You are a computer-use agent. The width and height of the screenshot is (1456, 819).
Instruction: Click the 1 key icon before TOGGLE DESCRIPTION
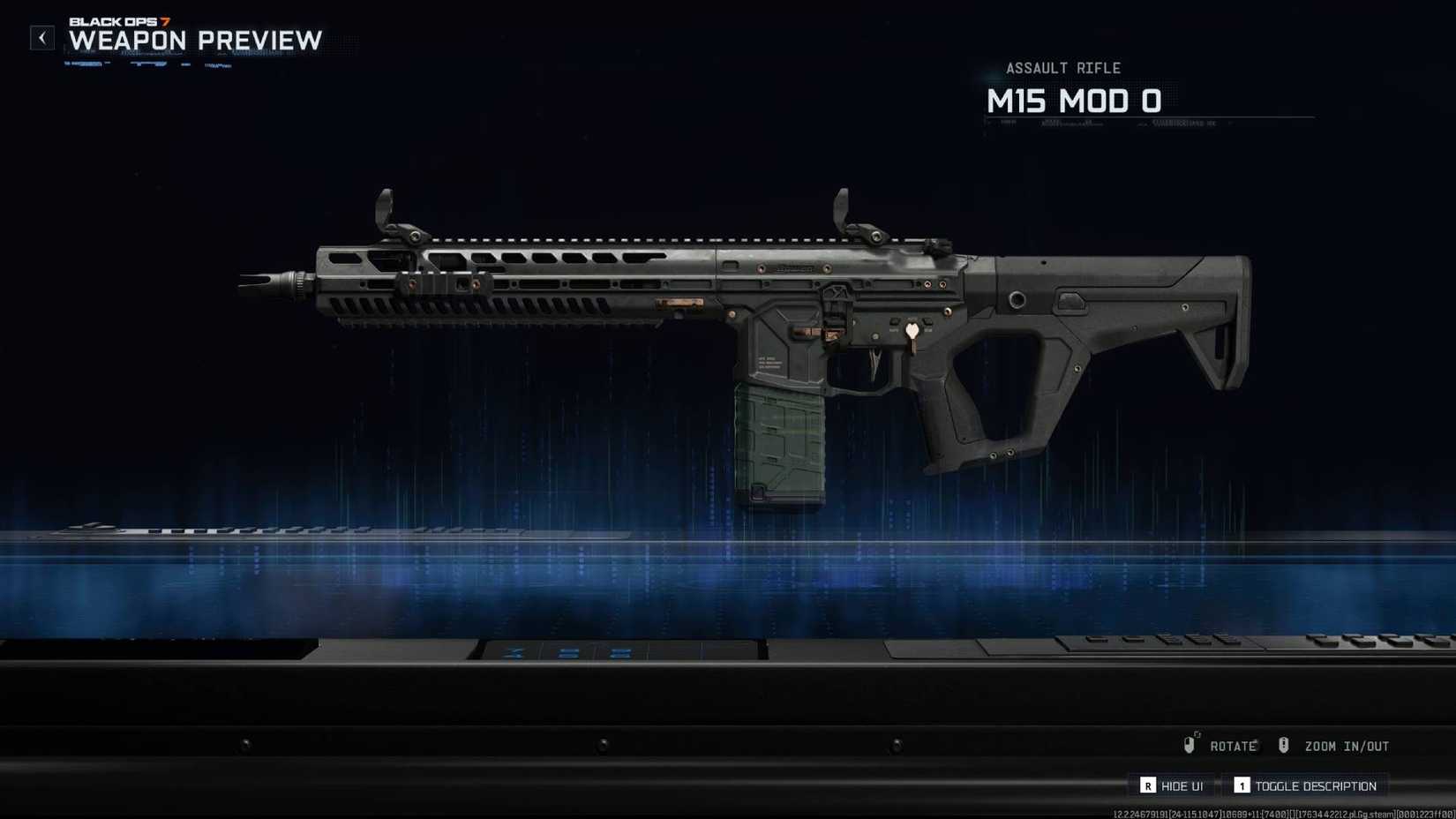(x=1242, y=785)
